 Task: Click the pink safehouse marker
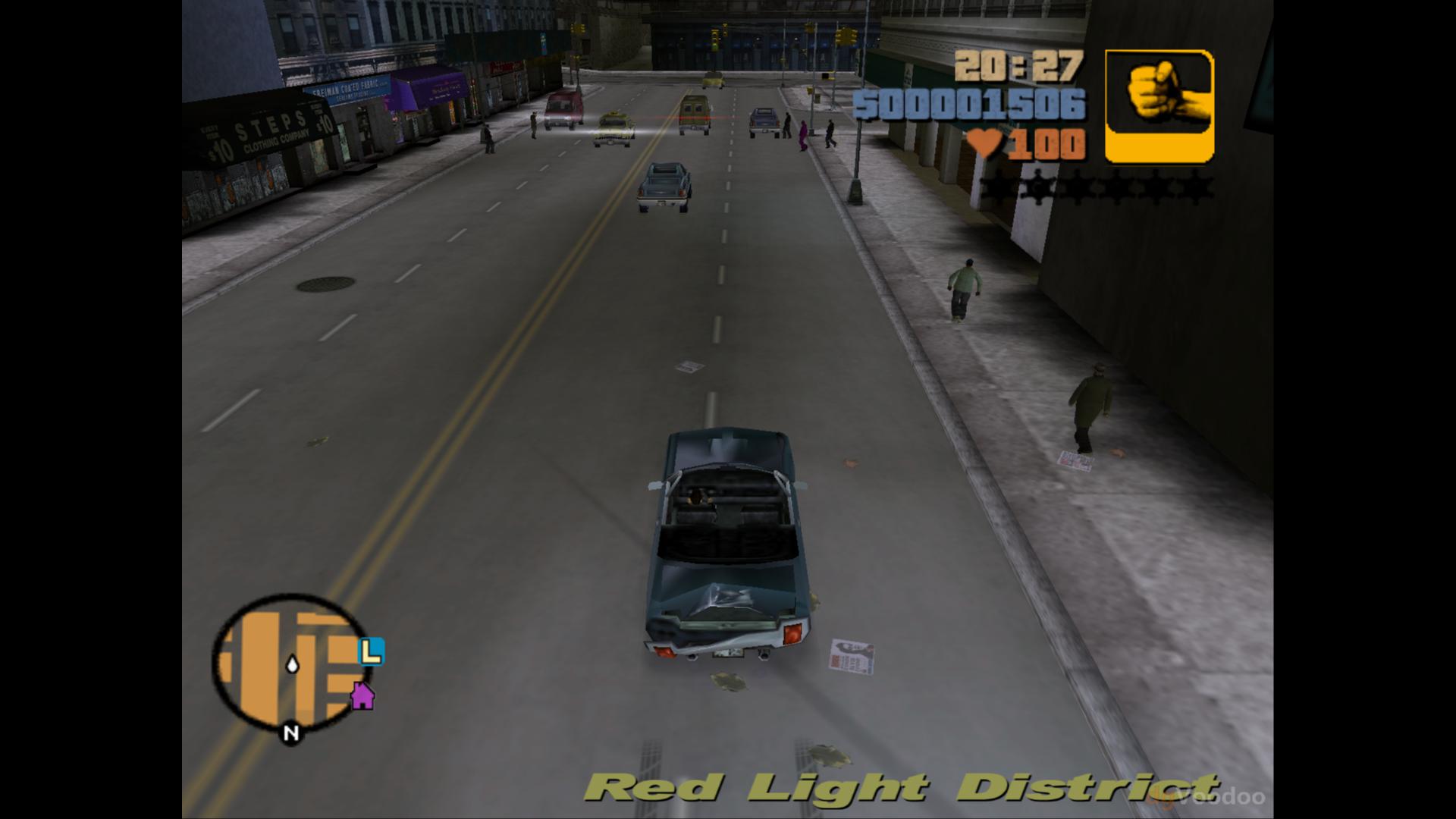coord(362,695)
